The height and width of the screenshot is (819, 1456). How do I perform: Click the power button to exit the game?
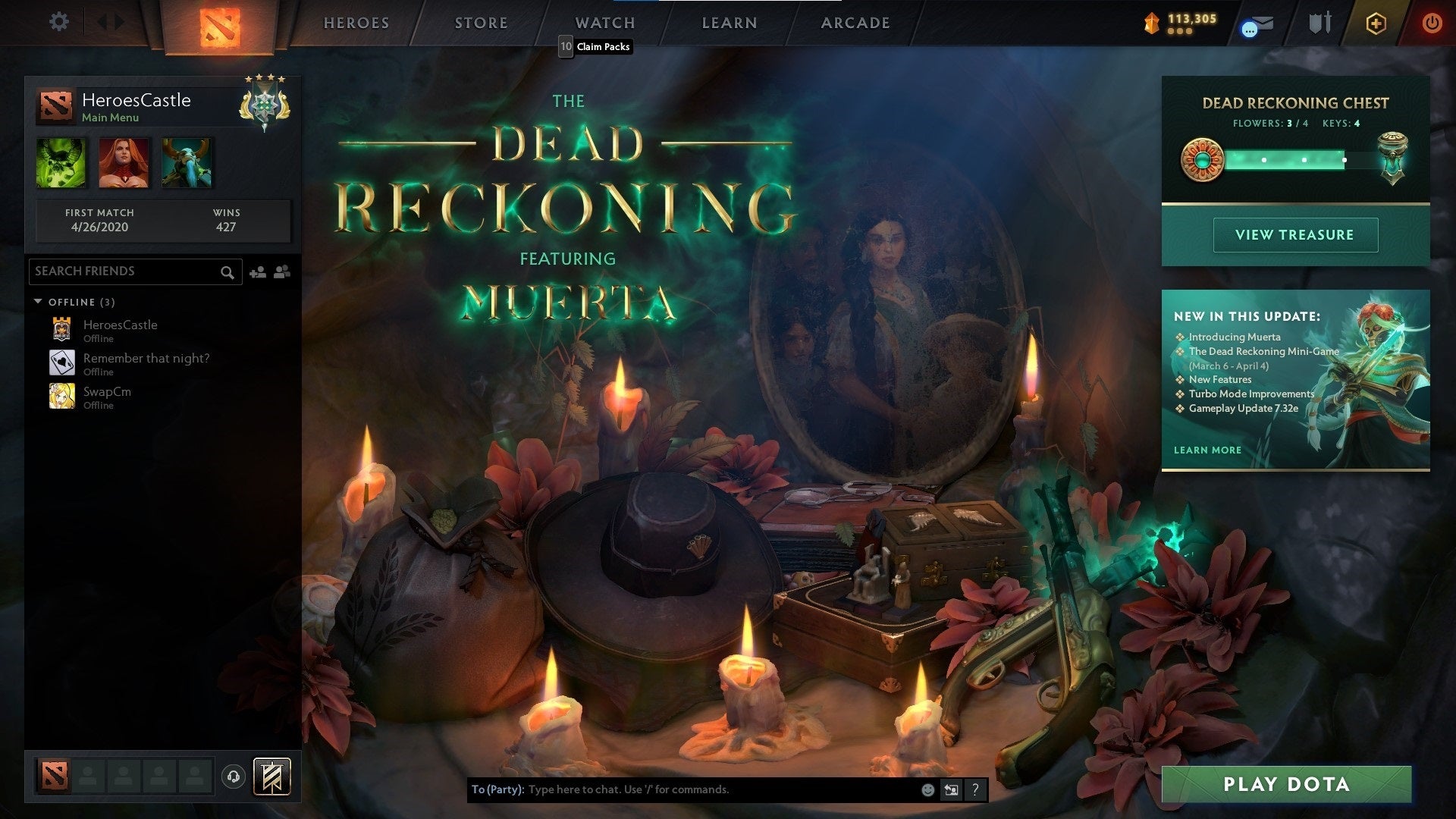1432,23
